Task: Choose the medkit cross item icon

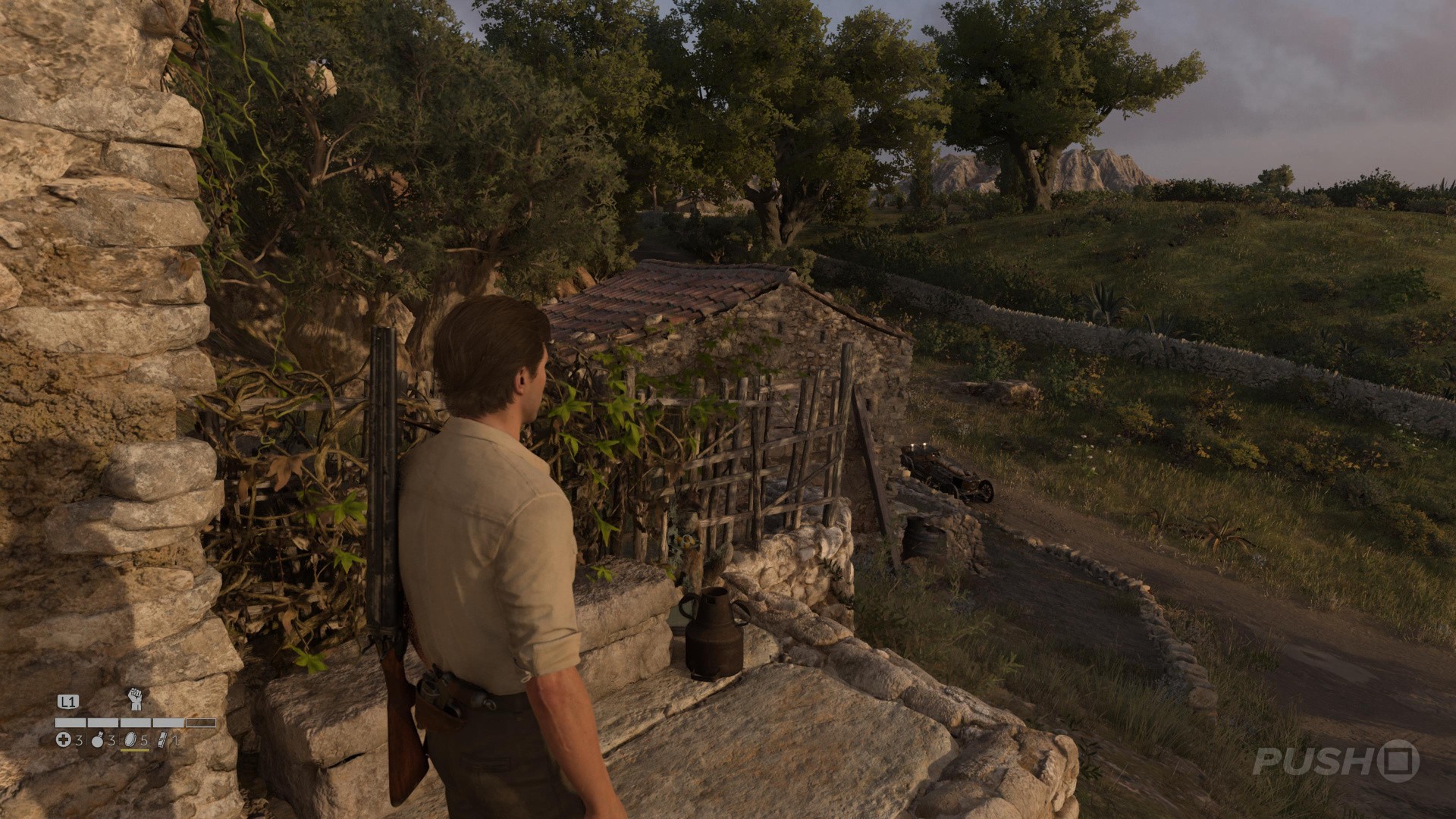Action: [x=64, y=740]
